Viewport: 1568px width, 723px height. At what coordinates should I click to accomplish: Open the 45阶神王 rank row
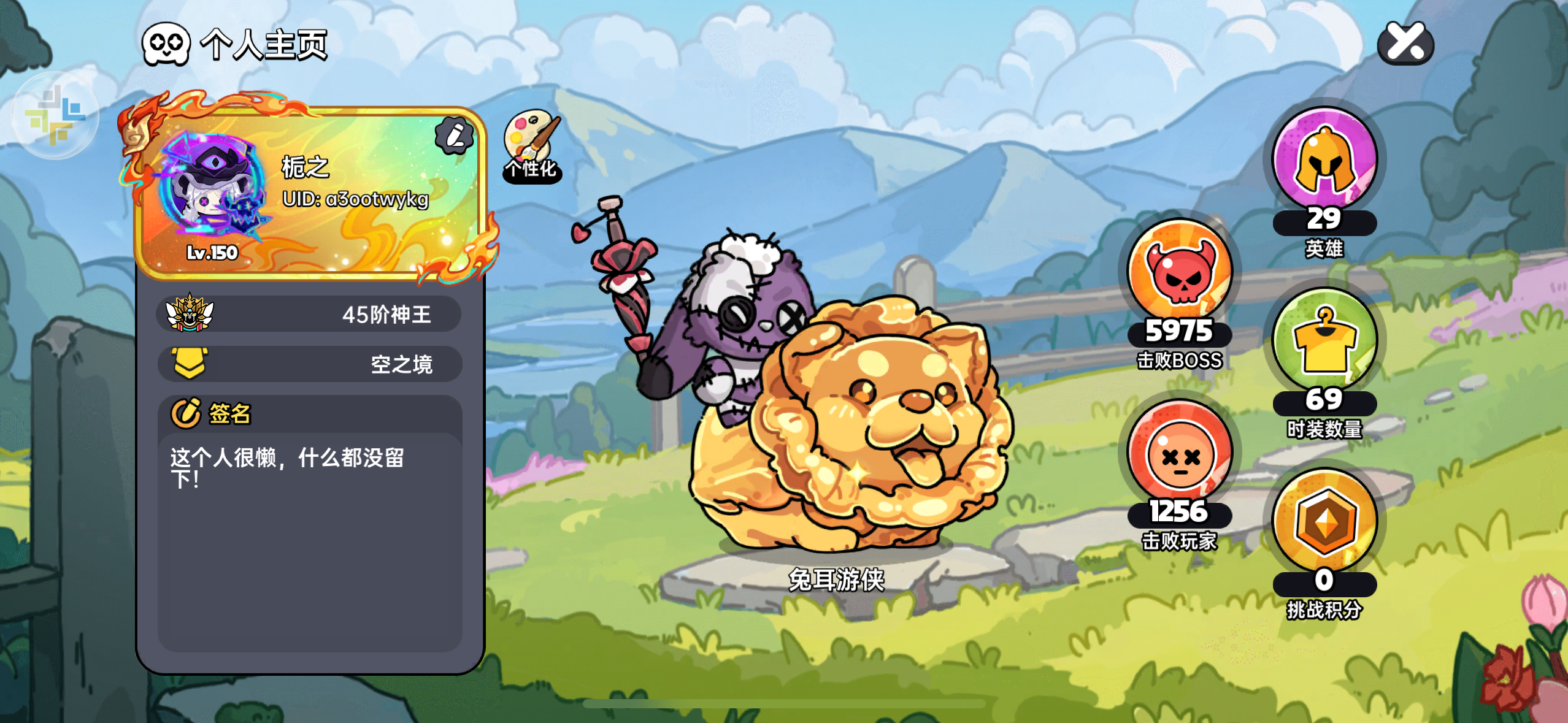click(x=309, y=314)
